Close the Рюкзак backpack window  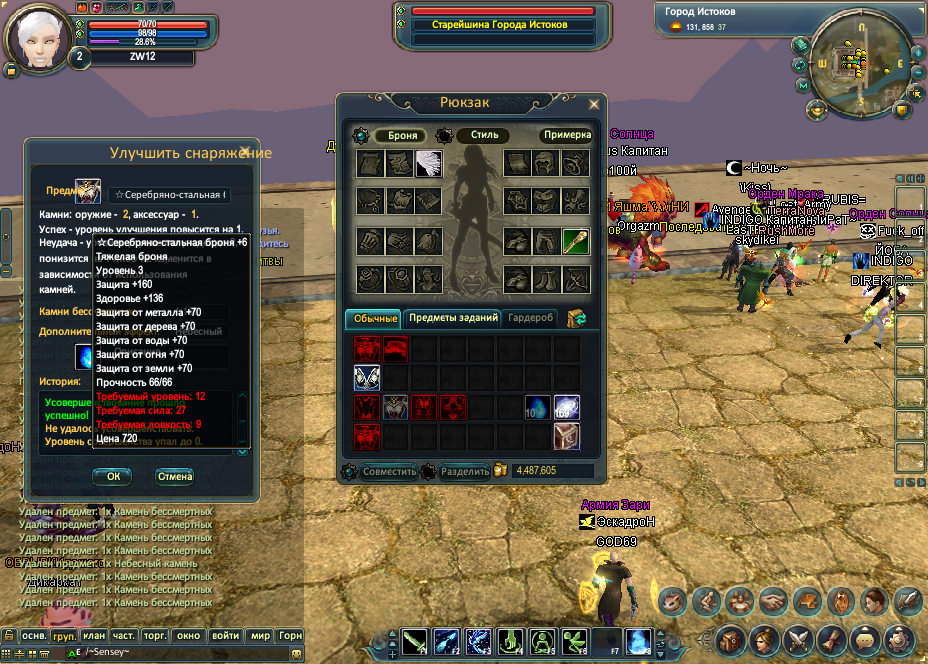[x=594, y=103]
